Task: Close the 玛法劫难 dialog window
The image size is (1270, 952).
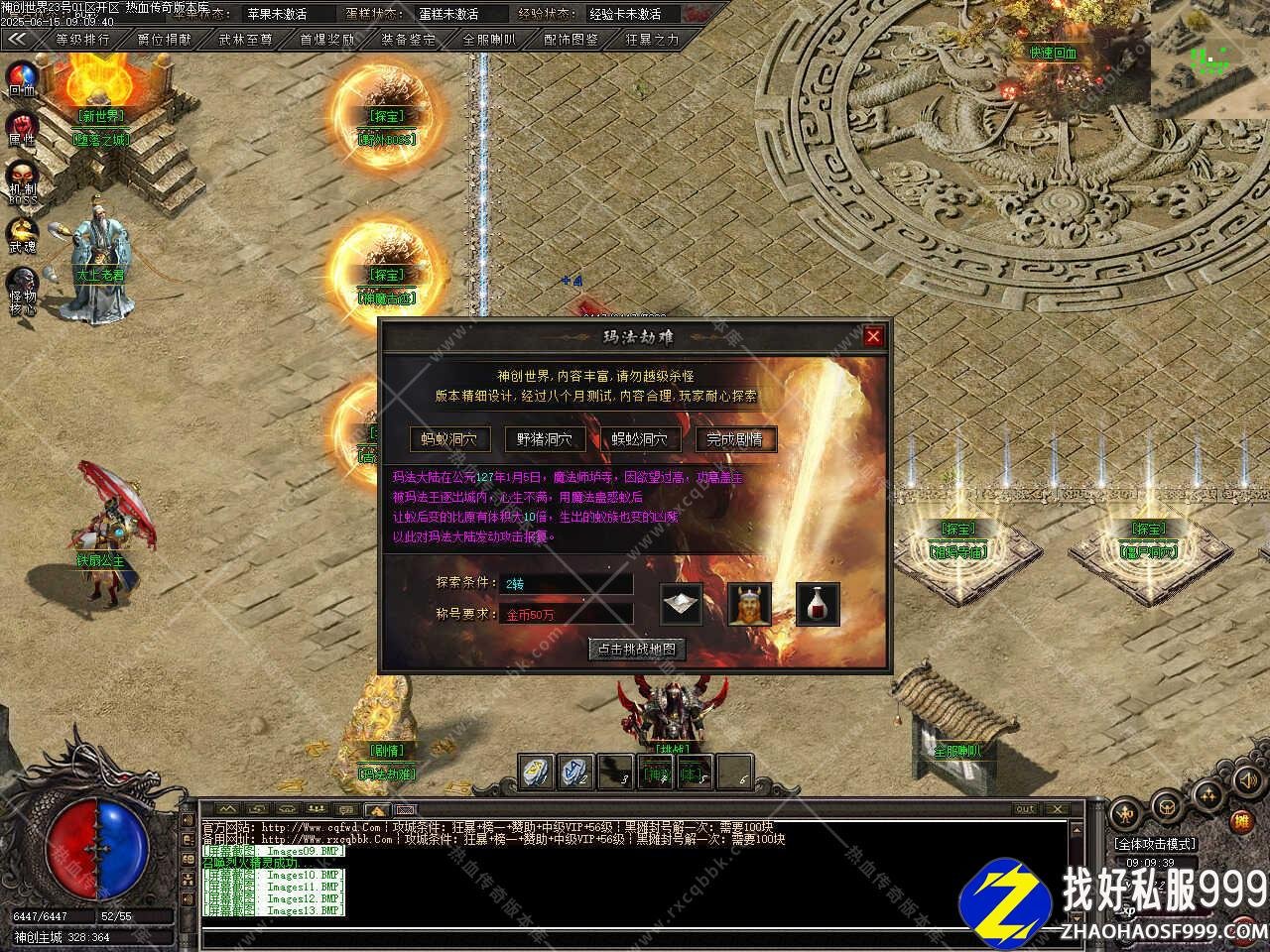Action: (x=873, y=336)
